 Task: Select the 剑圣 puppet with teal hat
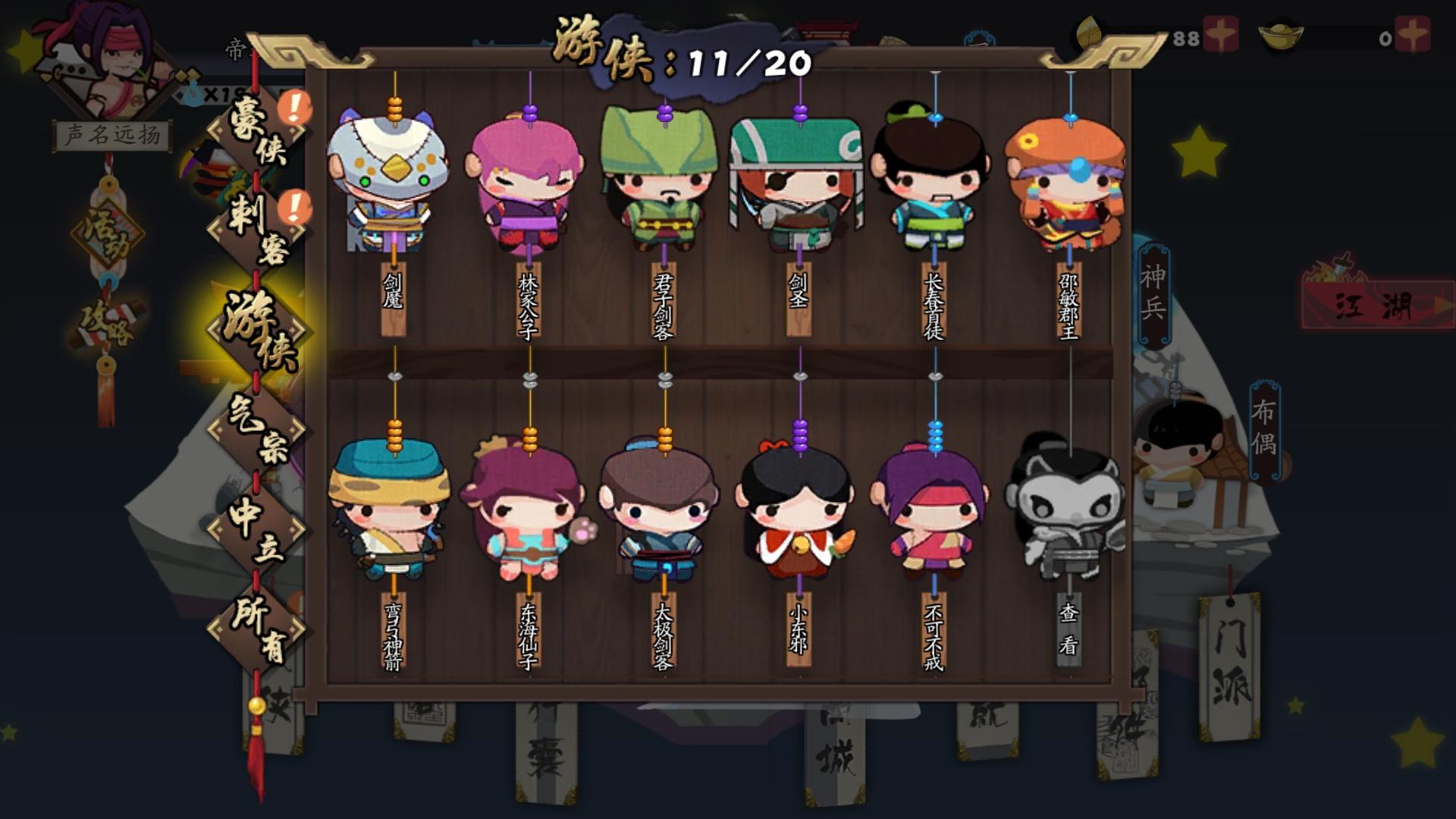coord(795,182)
